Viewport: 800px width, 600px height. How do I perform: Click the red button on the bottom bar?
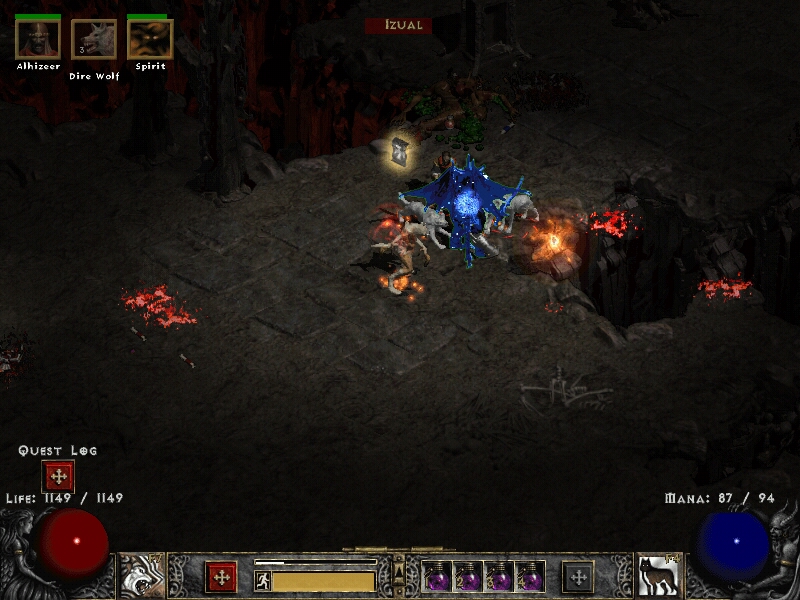tap(221, 577)
